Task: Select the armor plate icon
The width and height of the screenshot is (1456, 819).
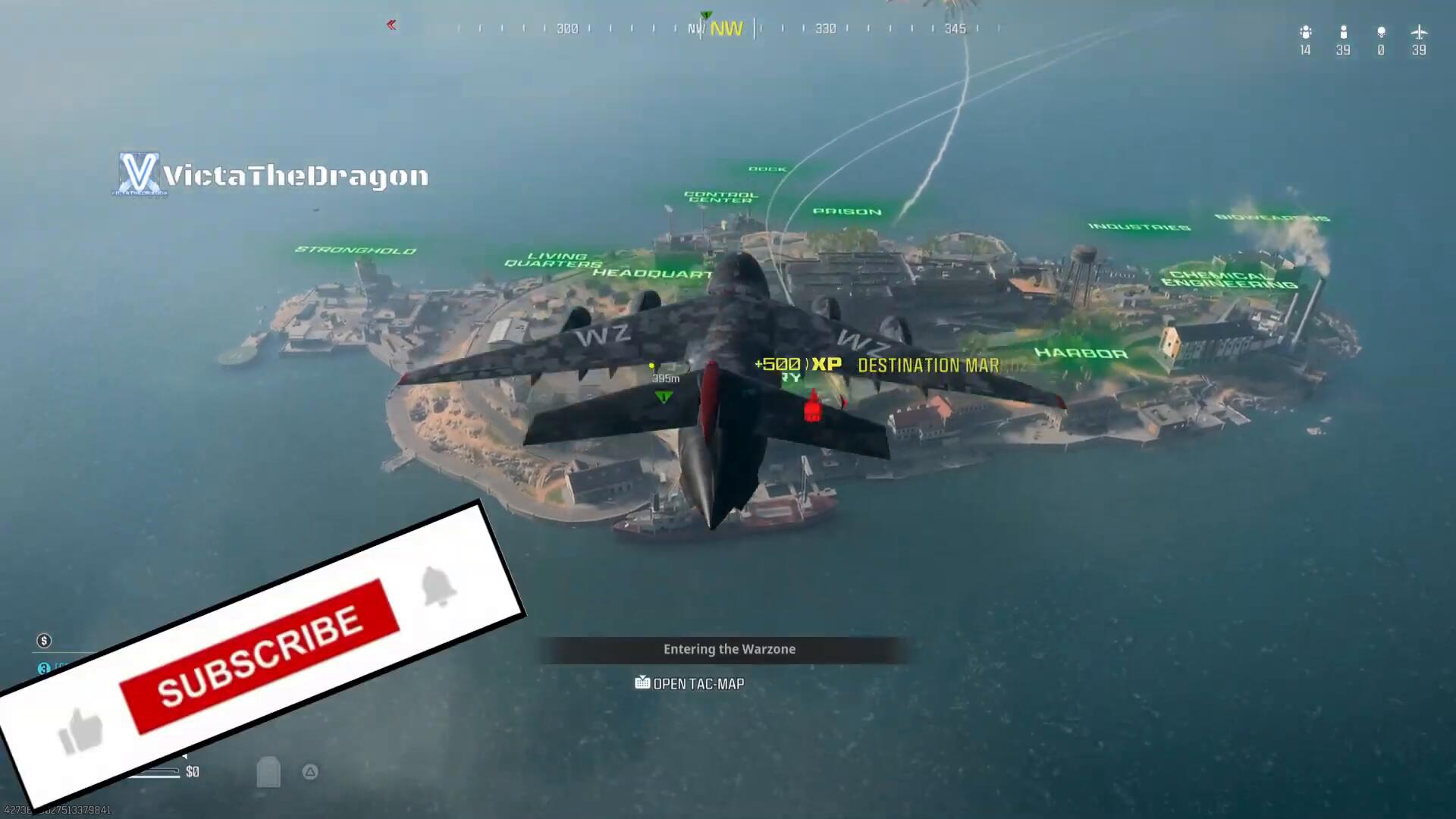Action: point(268,772)
